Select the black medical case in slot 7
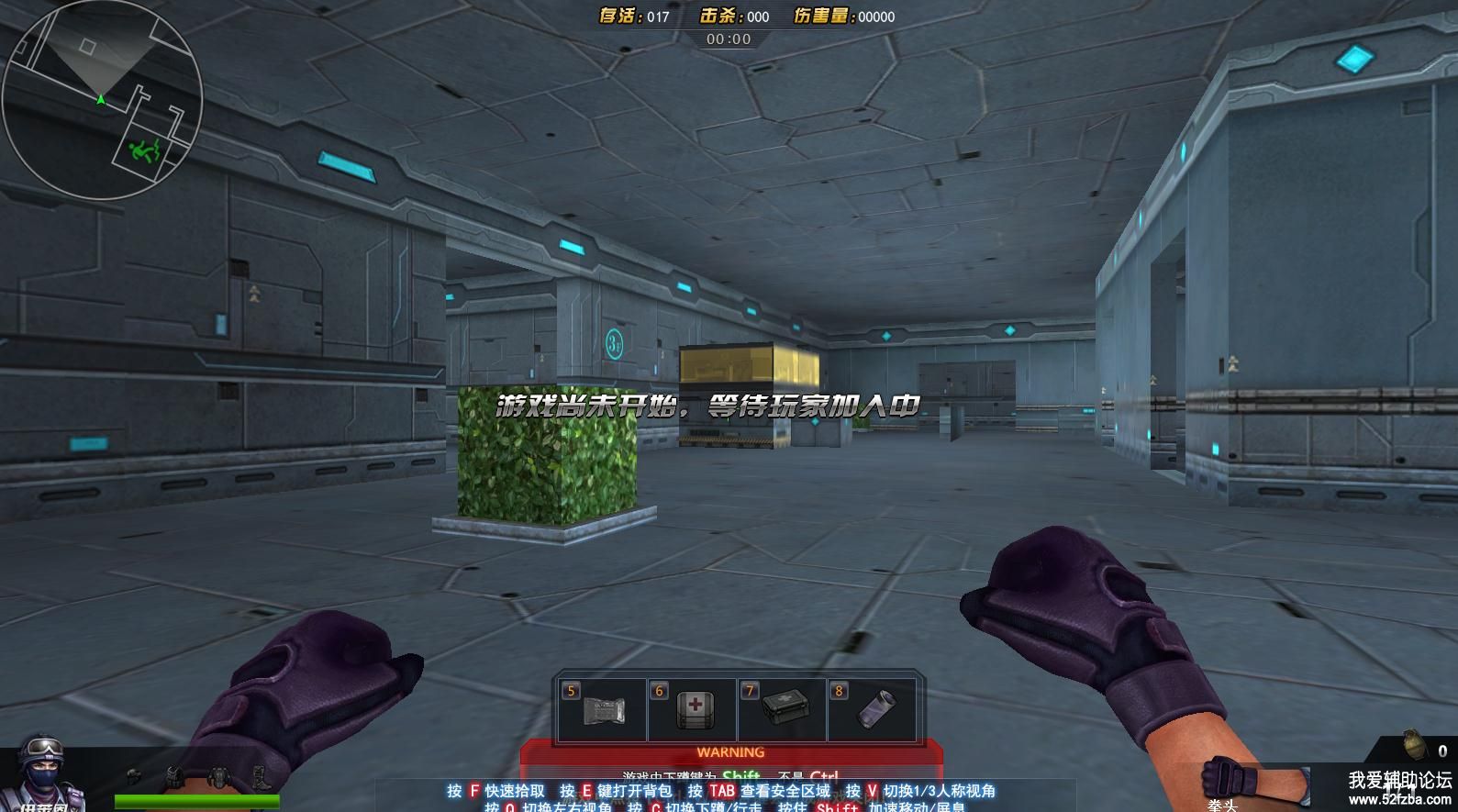1458x812 pixels. [x=782, y=711]
